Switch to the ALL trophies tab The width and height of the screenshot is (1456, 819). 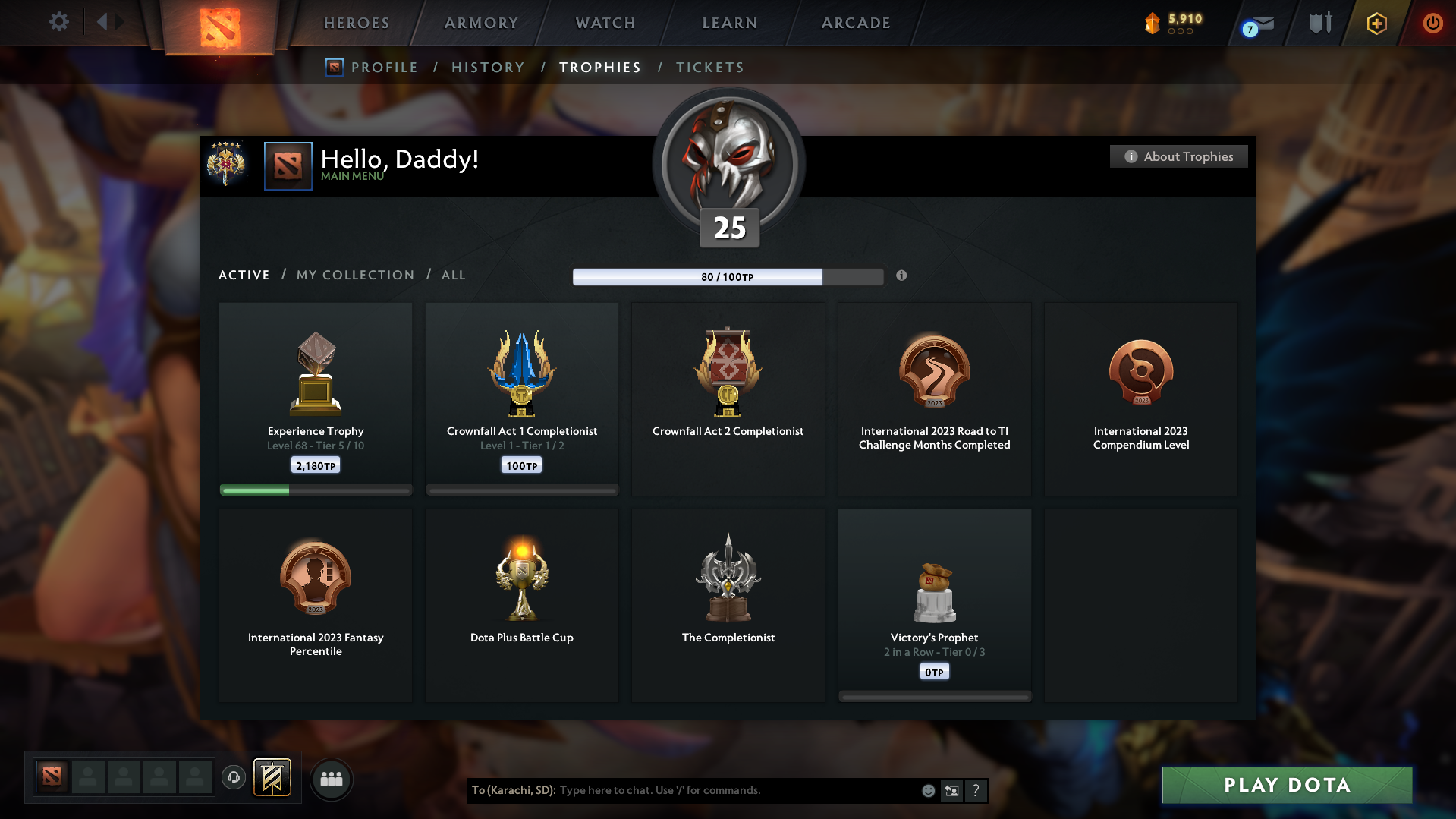click(453, 275)
